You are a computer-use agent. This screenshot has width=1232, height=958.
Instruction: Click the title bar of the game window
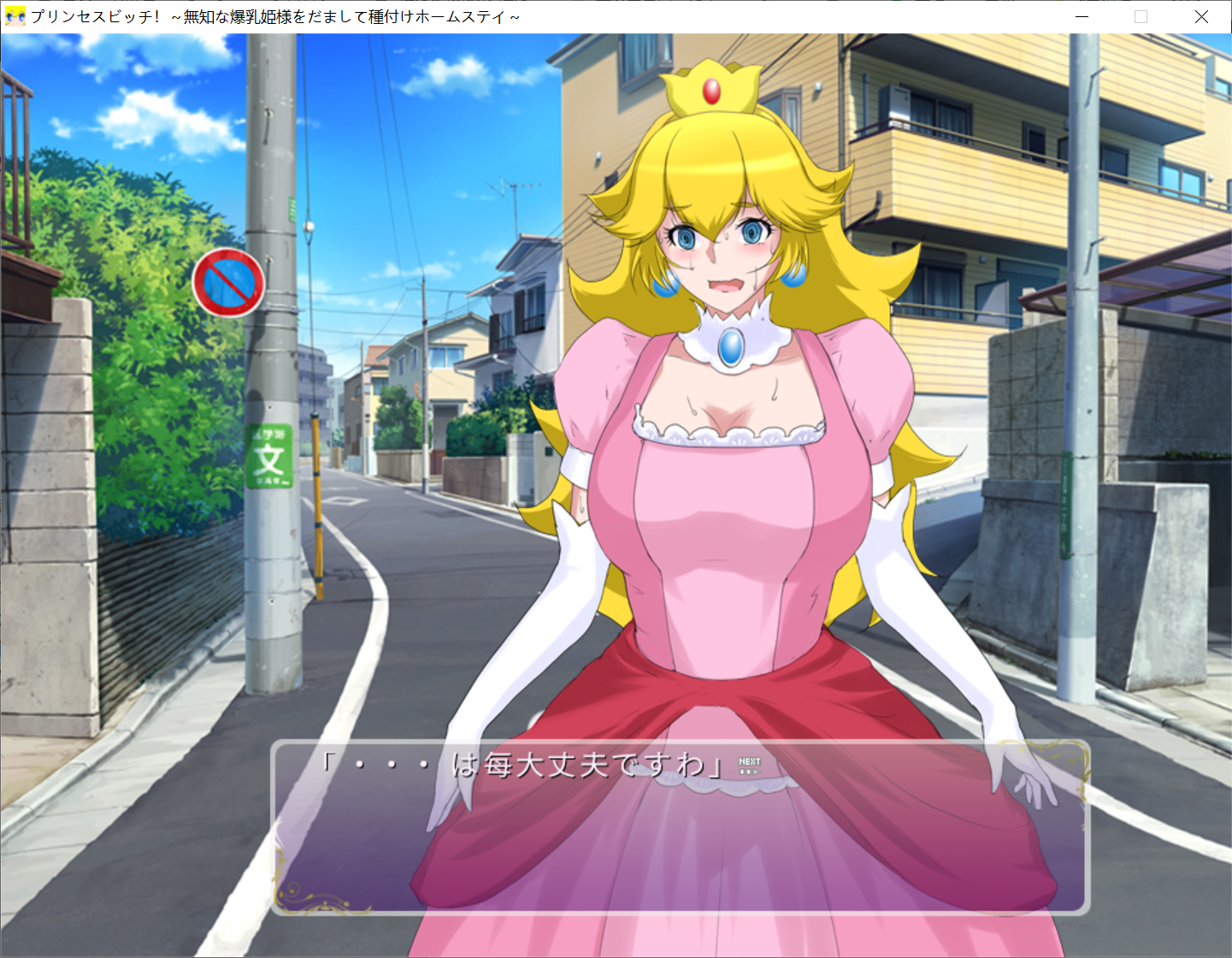[598, 15]
